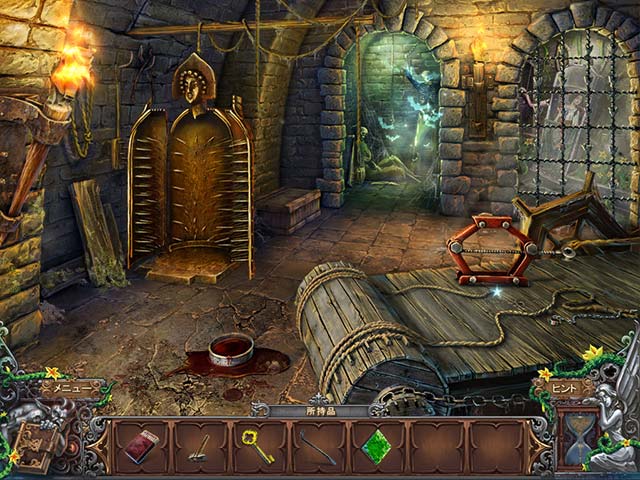Select the crowbar inventory item

pos(317,446)
